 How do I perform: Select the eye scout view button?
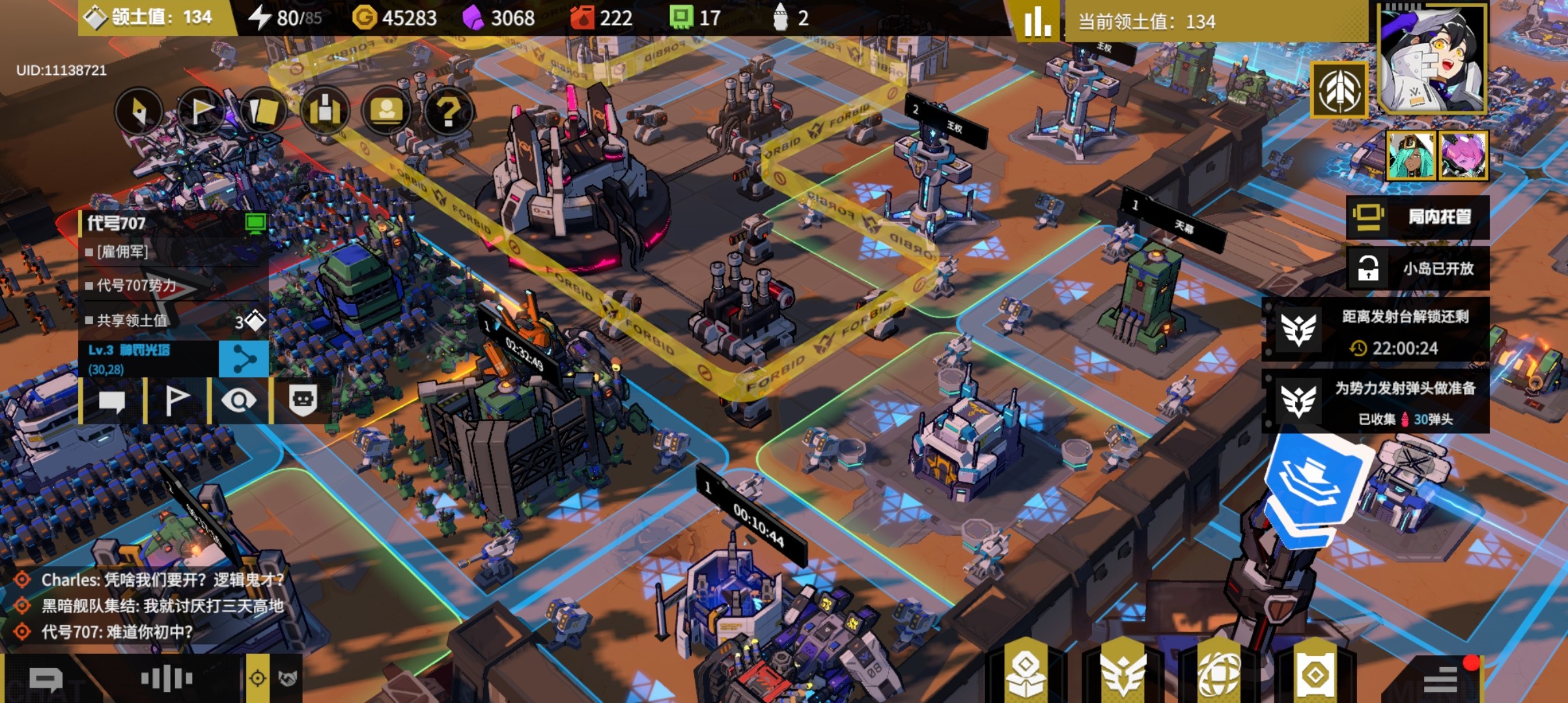coord(239,400)
